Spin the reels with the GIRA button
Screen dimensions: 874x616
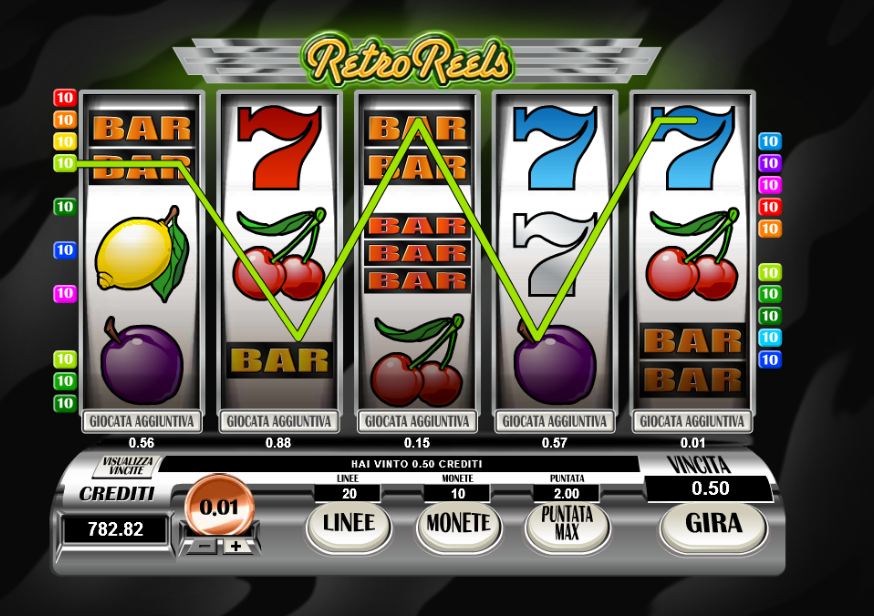point(712,524)
